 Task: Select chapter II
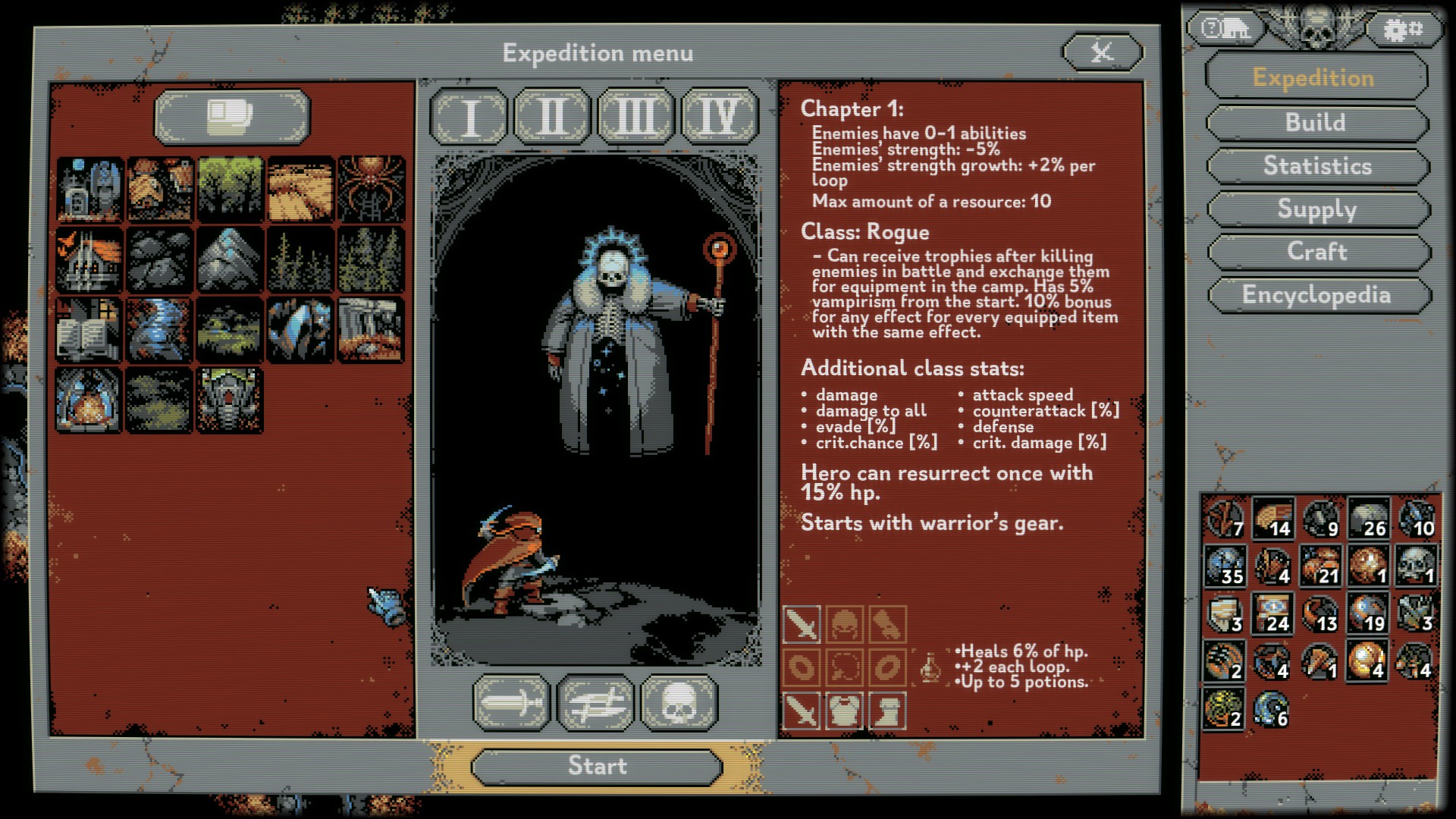pos(553,117)
